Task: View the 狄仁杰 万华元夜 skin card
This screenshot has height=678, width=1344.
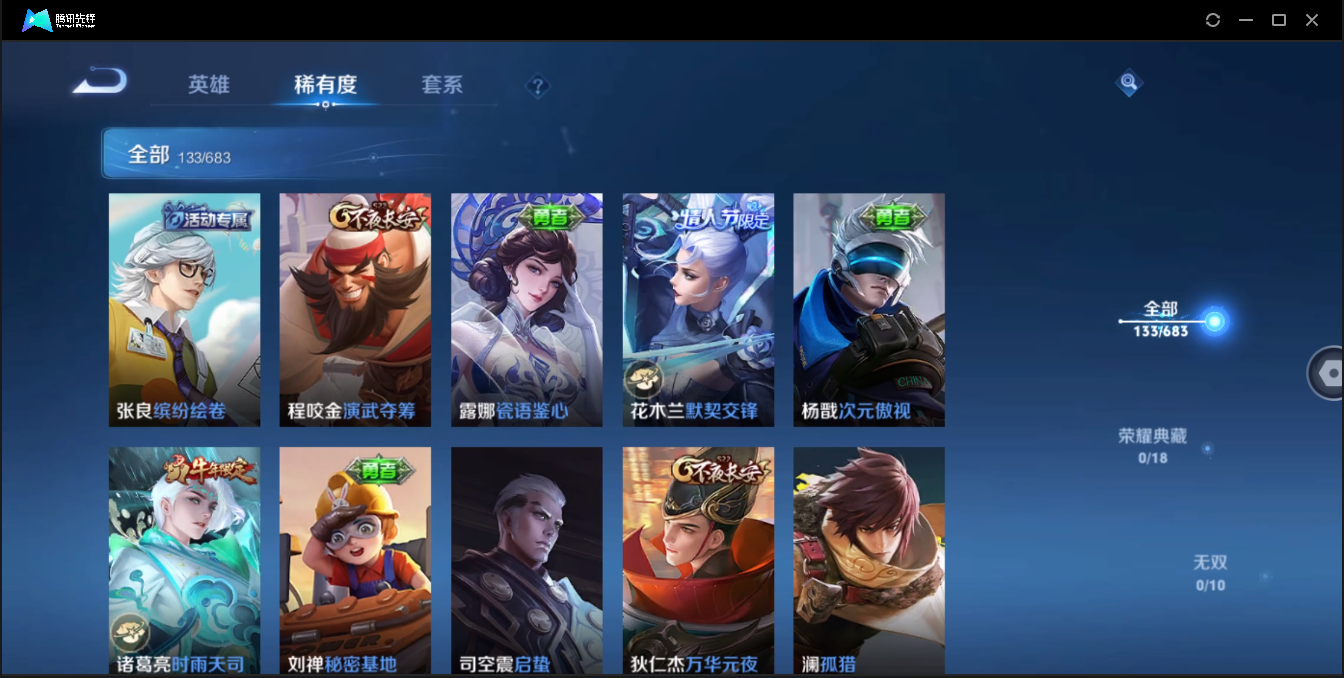Action: pyautogui.click(x=698, y=560)
